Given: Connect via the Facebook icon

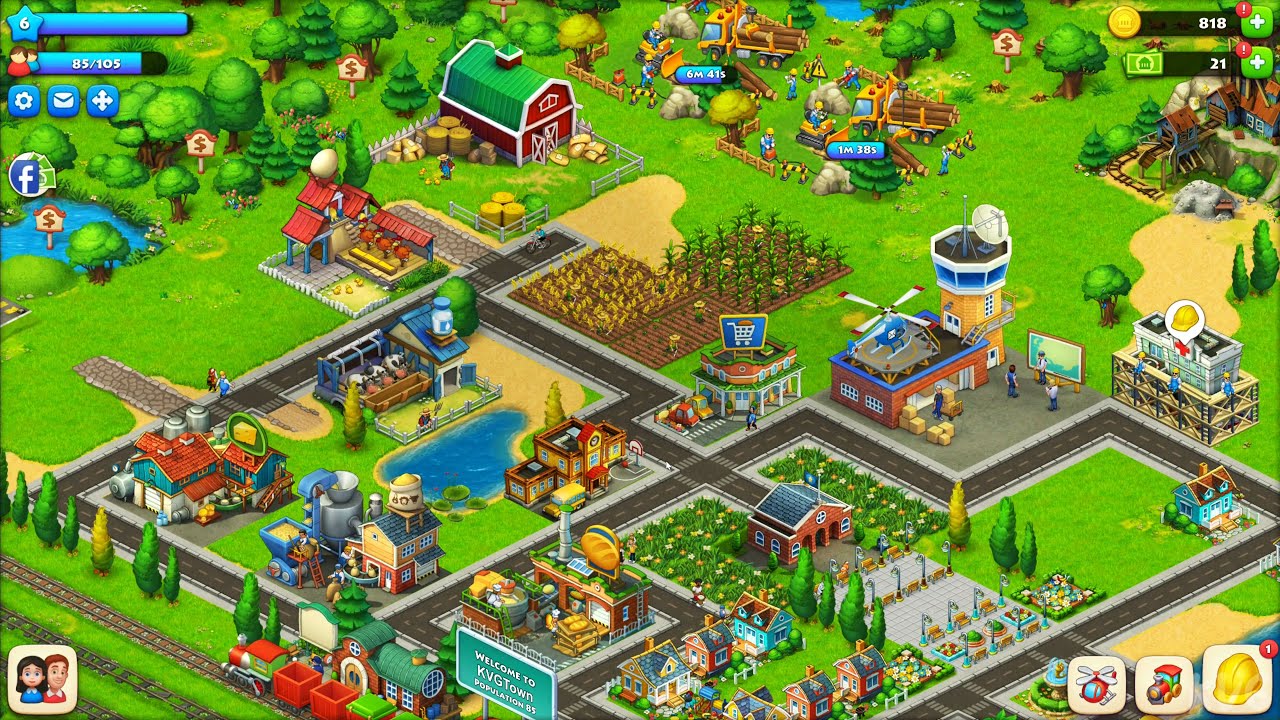Looking at the screenshot, I should [26, 177].
